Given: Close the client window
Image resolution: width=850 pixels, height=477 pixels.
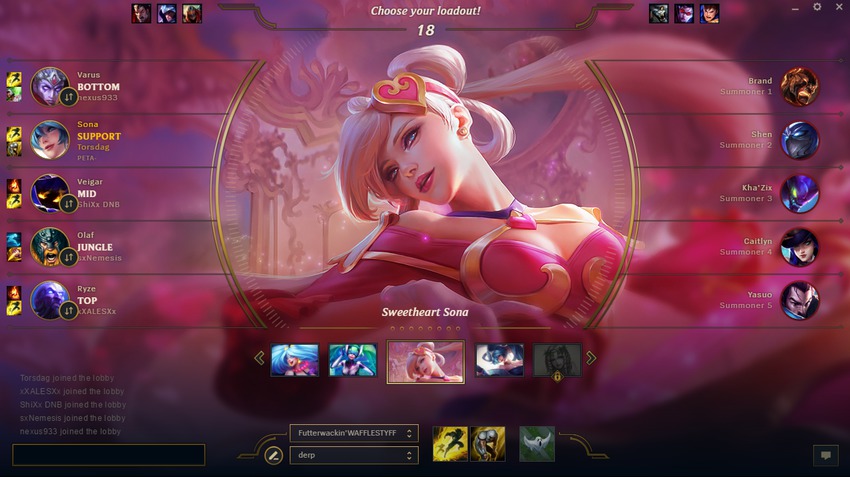Looking at the screenshot, I should (838, 7).
